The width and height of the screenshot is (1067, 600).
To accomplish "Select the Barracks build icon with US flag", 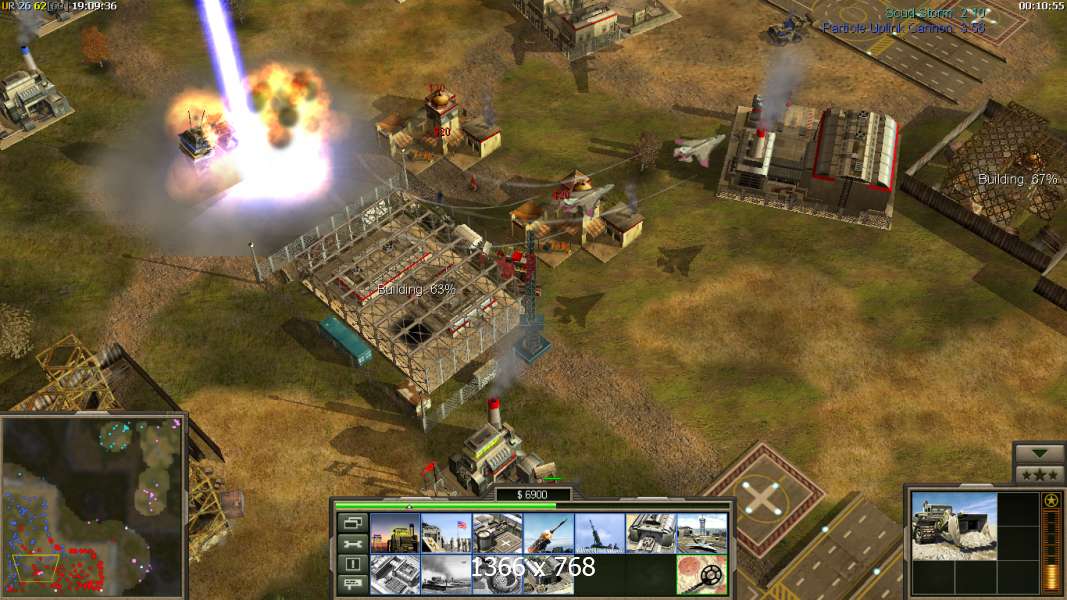I will [x=445, y=533].
